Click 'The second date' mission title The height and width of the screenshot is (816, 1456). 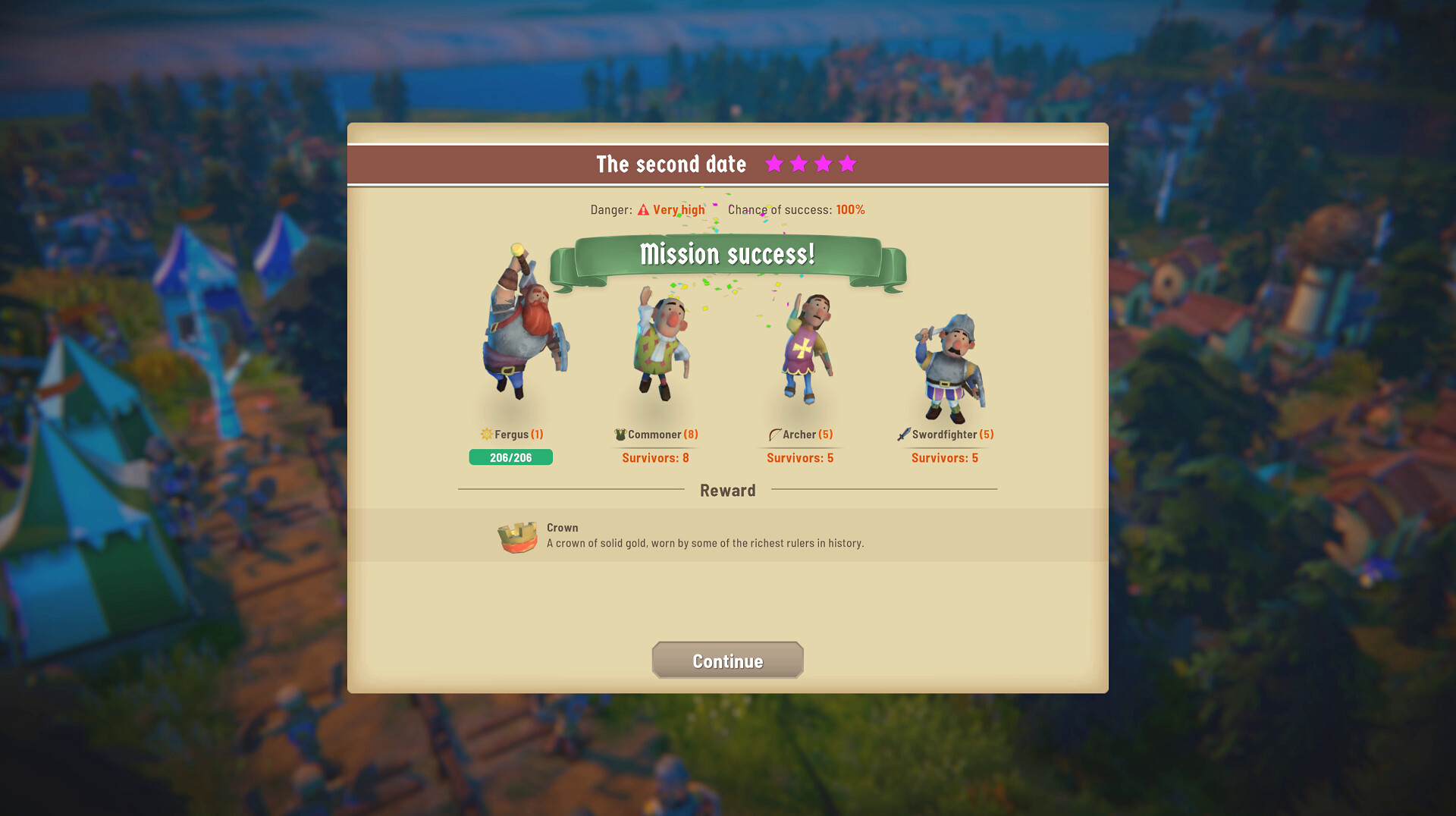point(670,164)
